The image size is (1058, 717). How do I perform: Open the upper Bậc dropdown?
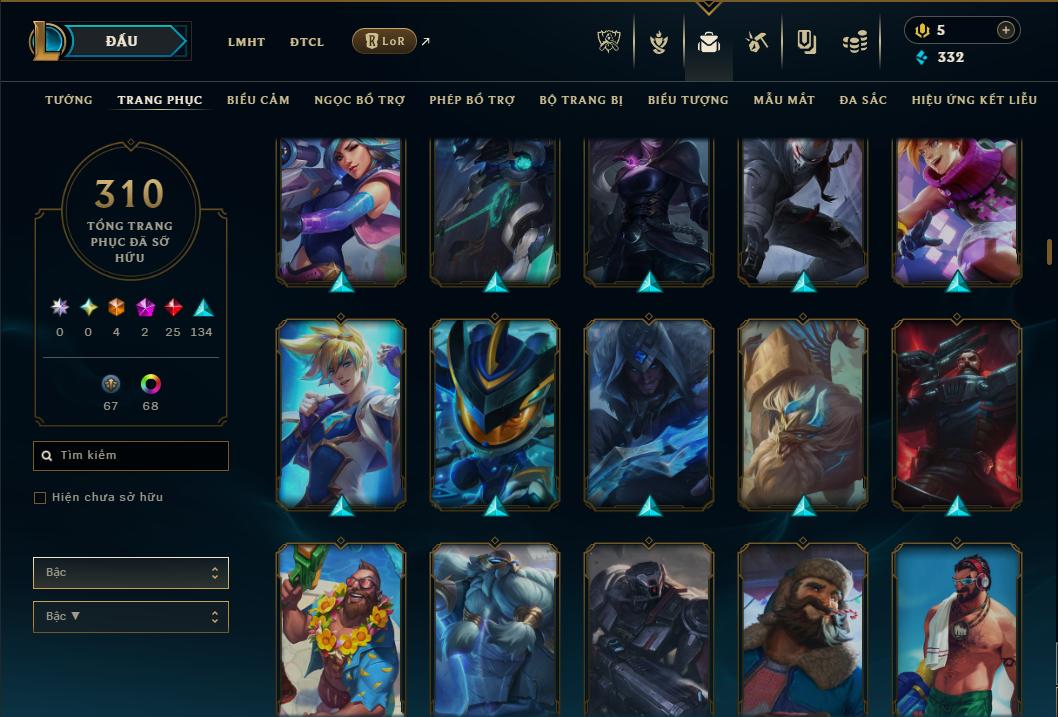pyautogui.click(x=131, y=573)
